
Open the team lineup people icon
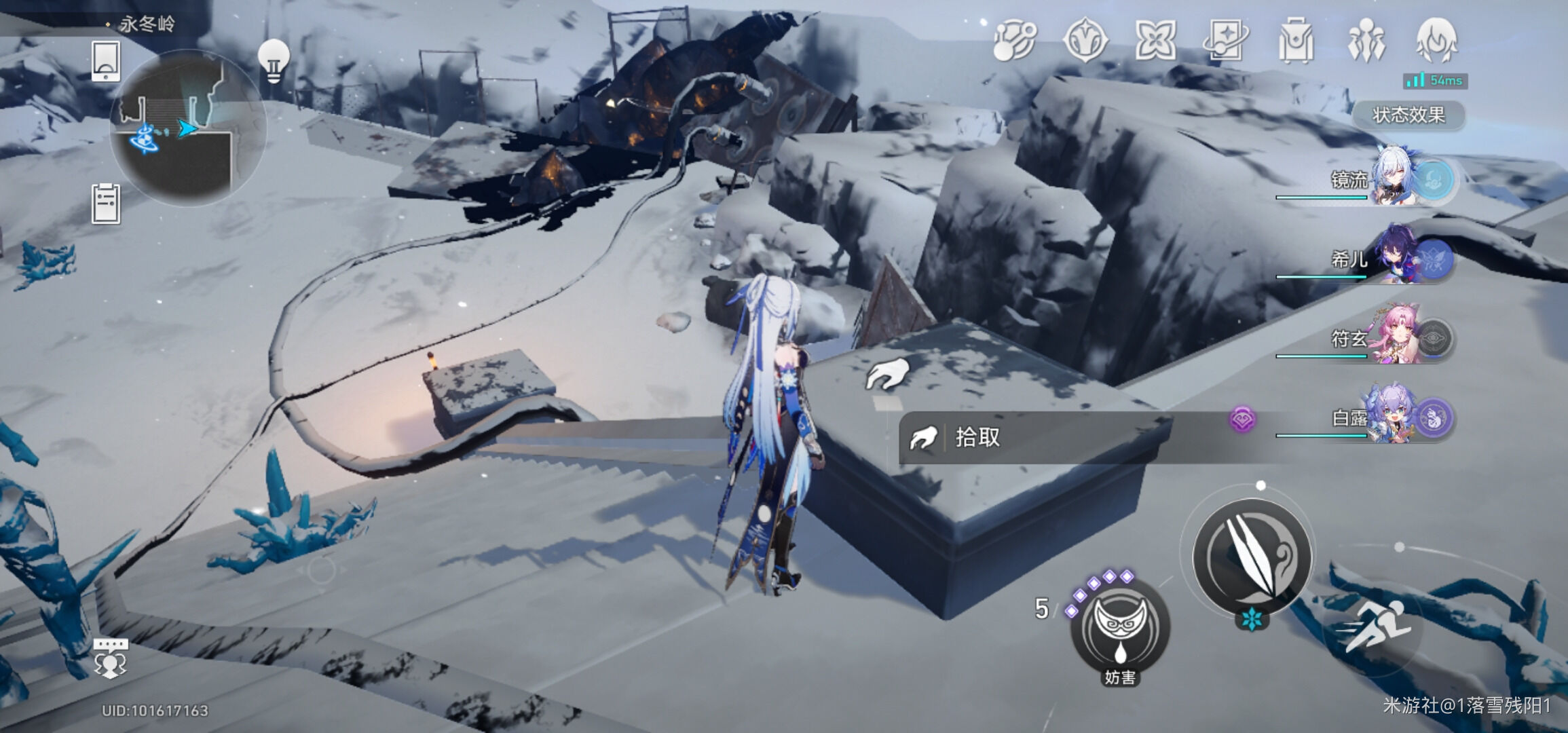(1366, 41)
